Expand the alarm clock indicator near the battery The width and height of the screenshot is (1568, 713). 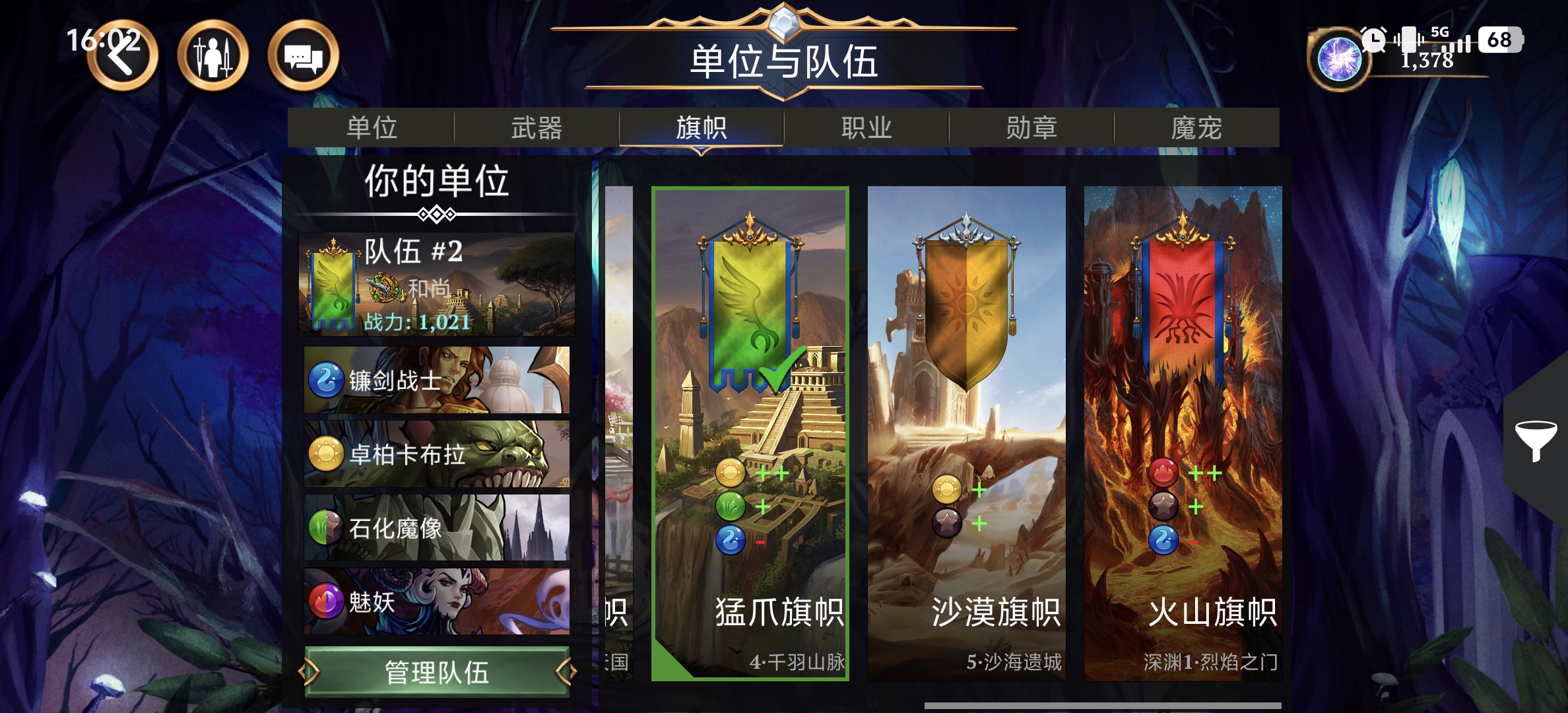click(x=1373, y=40)
